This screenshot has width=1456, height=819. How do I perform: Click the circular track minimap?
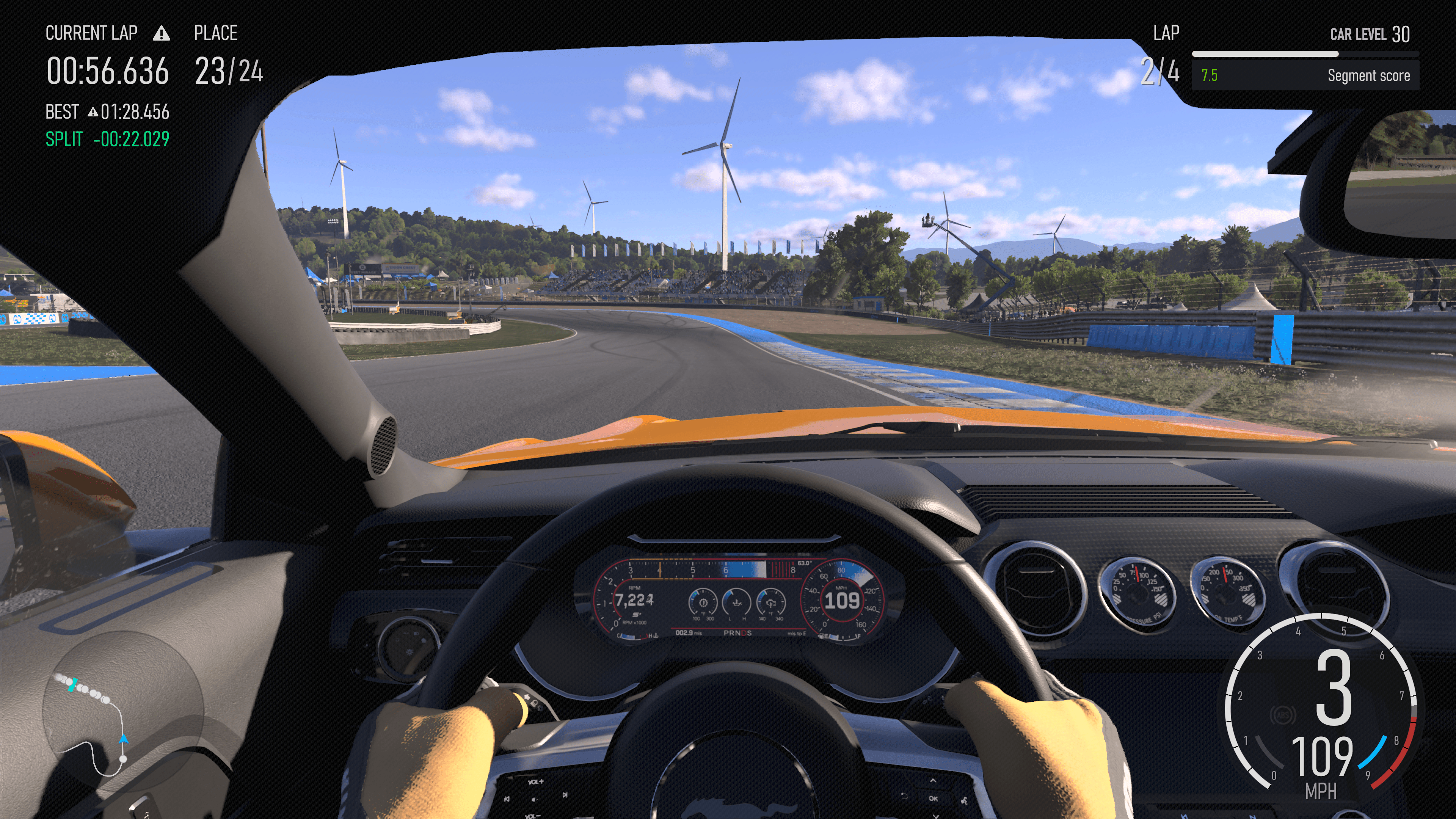[122, 711]
